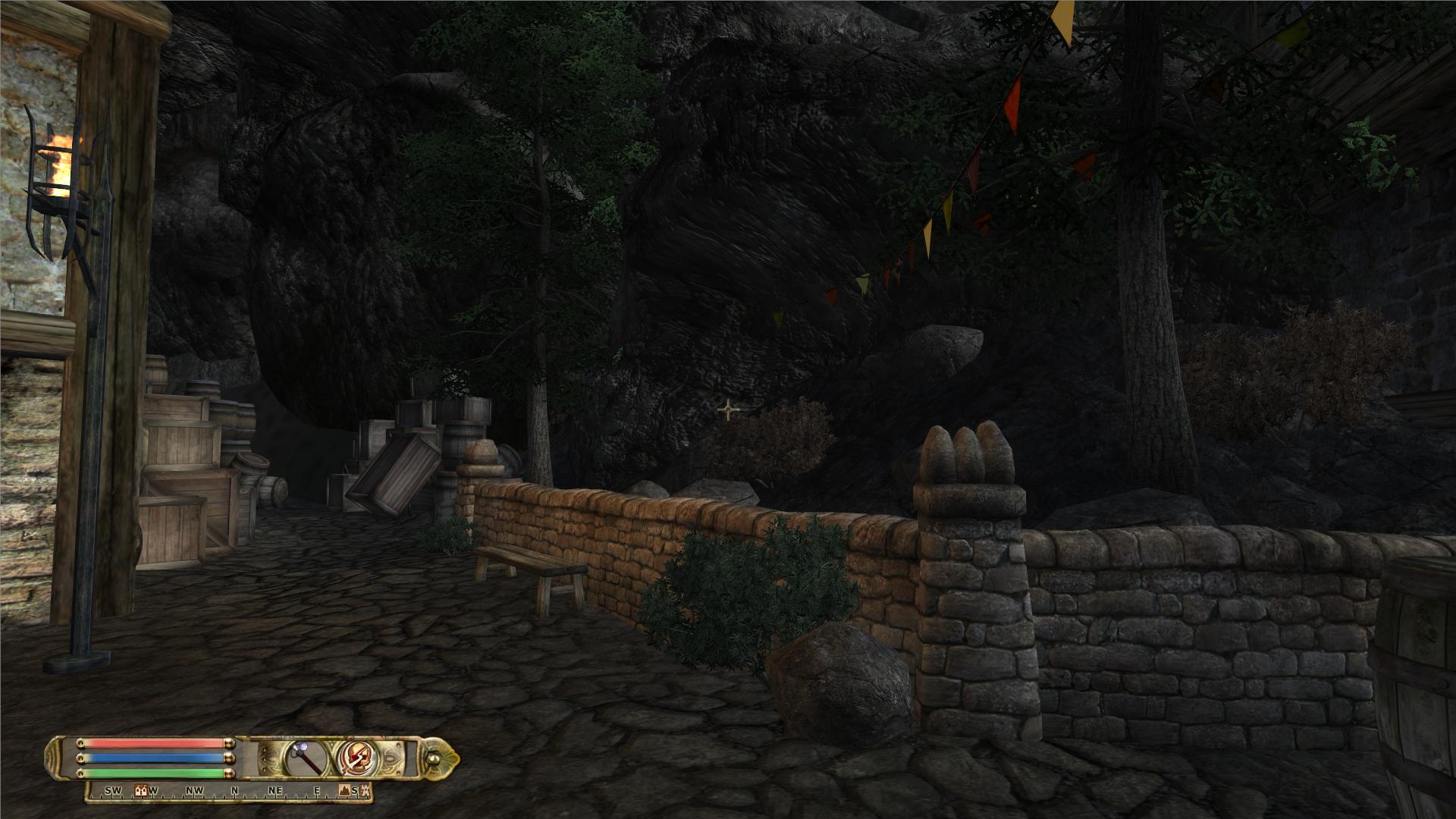This screenshot has height=819, width=1456.
Task: Select the equipped mace weapon icon
Action: (x=305, y=757)
